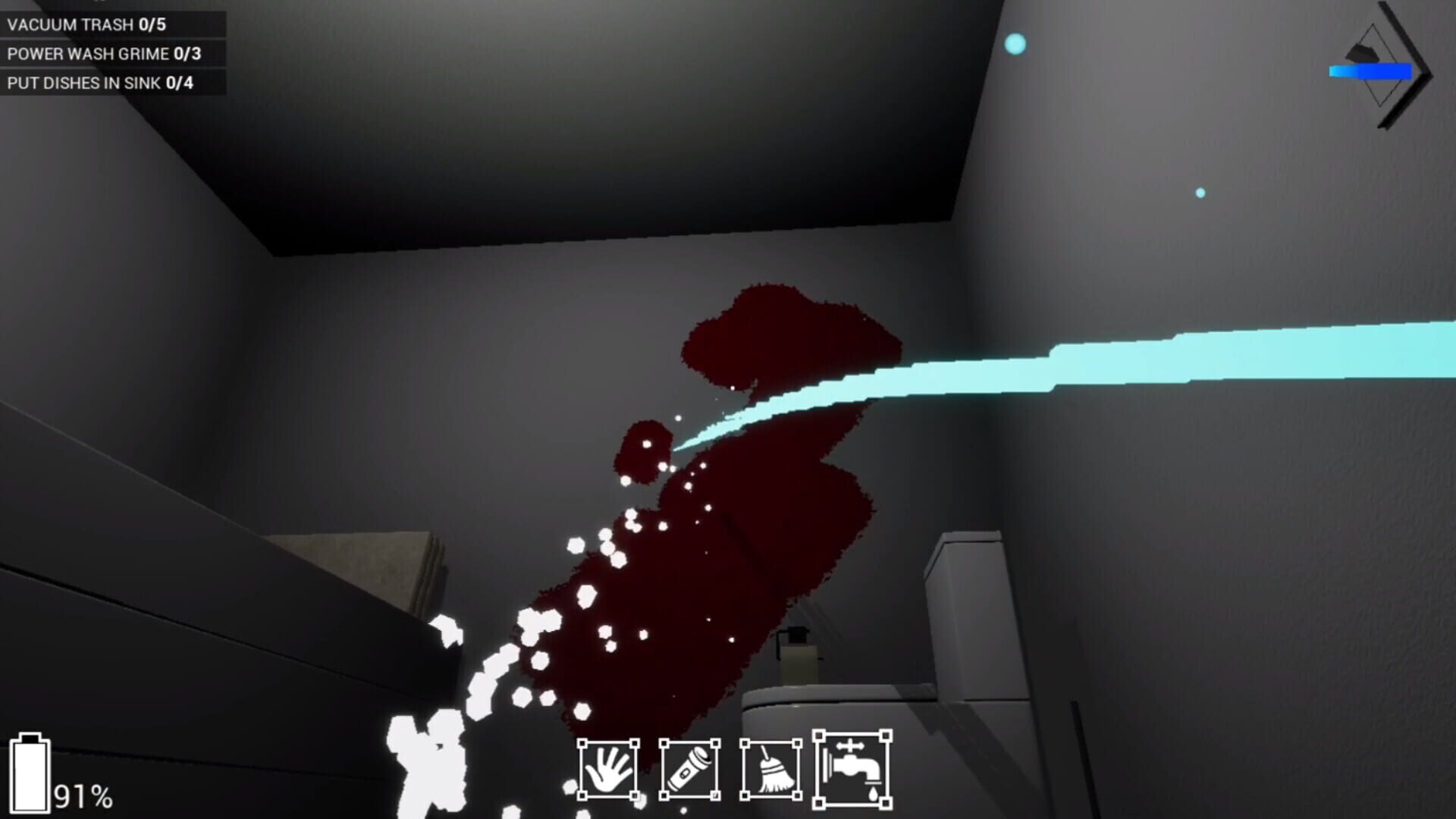The width and height of the screenshot is (1456, 819).
Task: Click the blue progress bar near the emblem
Action: [1371, 71]
